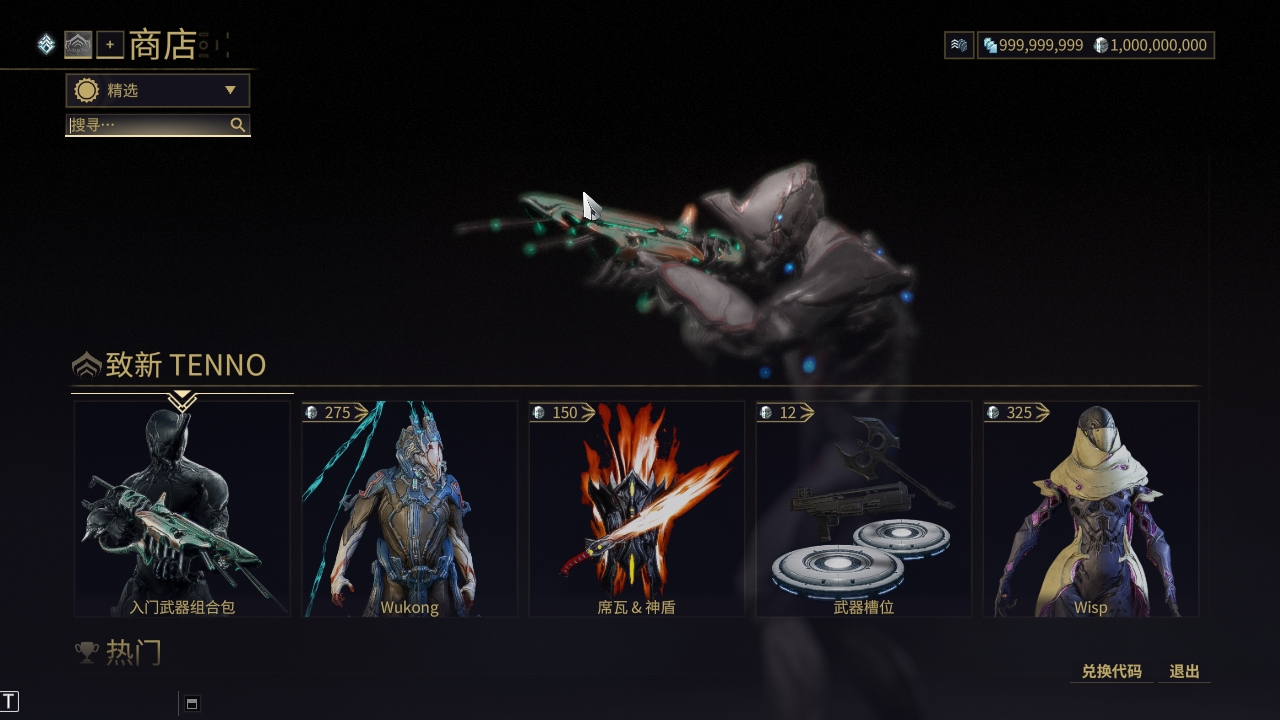Select the 入门武器组合包 starter weapon bundle

182,509
